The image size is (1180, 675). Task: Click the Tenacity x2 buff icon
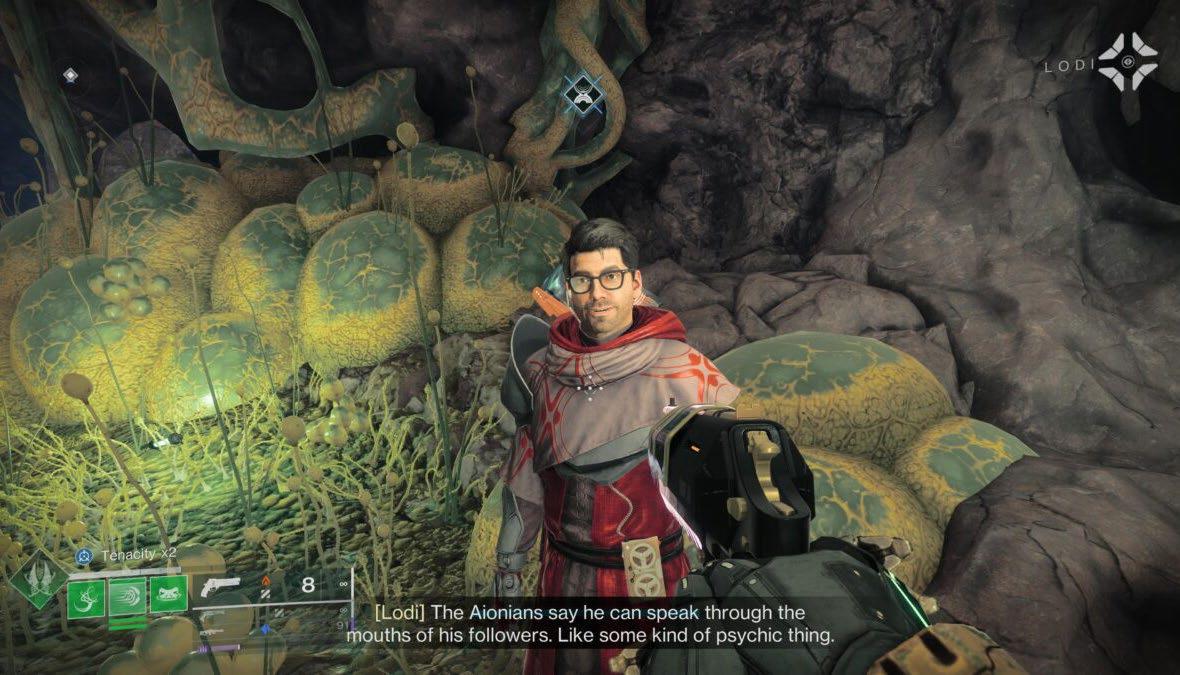(86, 556)
